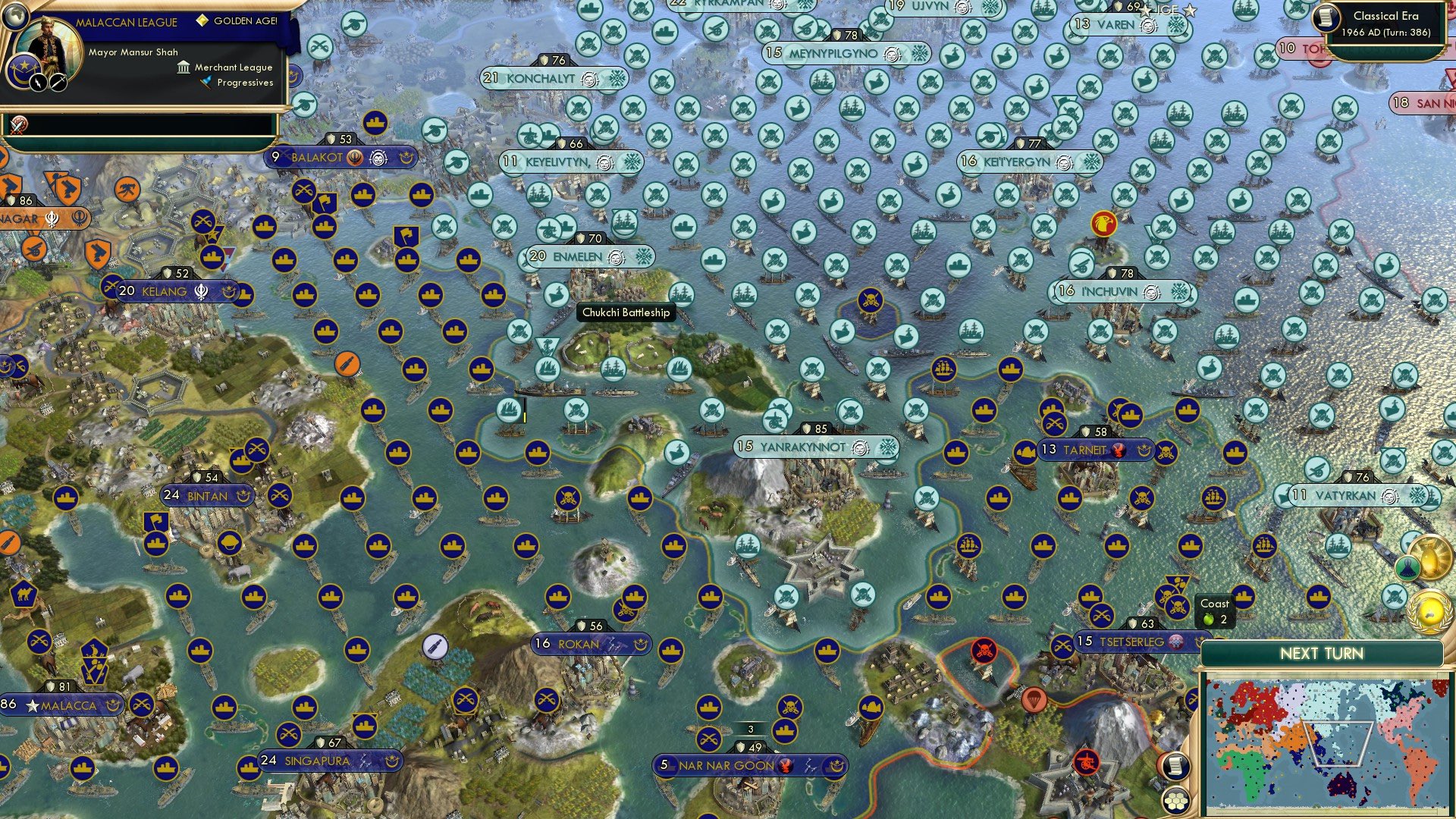Viewport: 1456px width, 819px height.
Task: Toggle strategic view with the hex grid icon
Action: 1176,801
